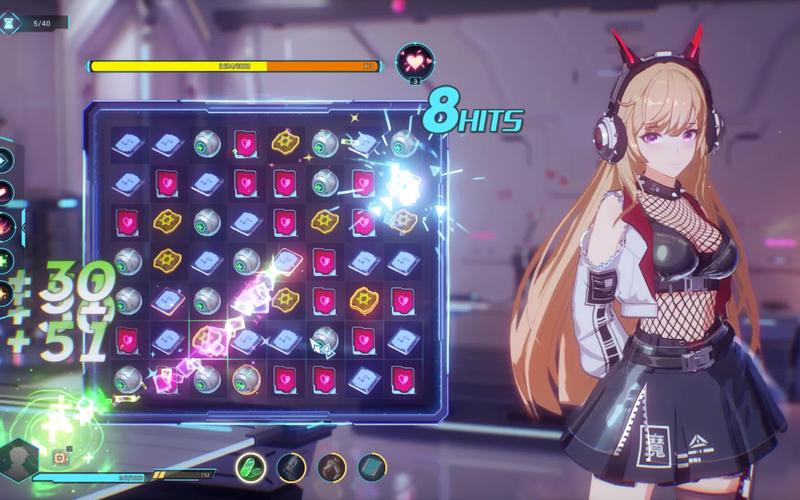Select the orange spark side icon

pos(6,292)
